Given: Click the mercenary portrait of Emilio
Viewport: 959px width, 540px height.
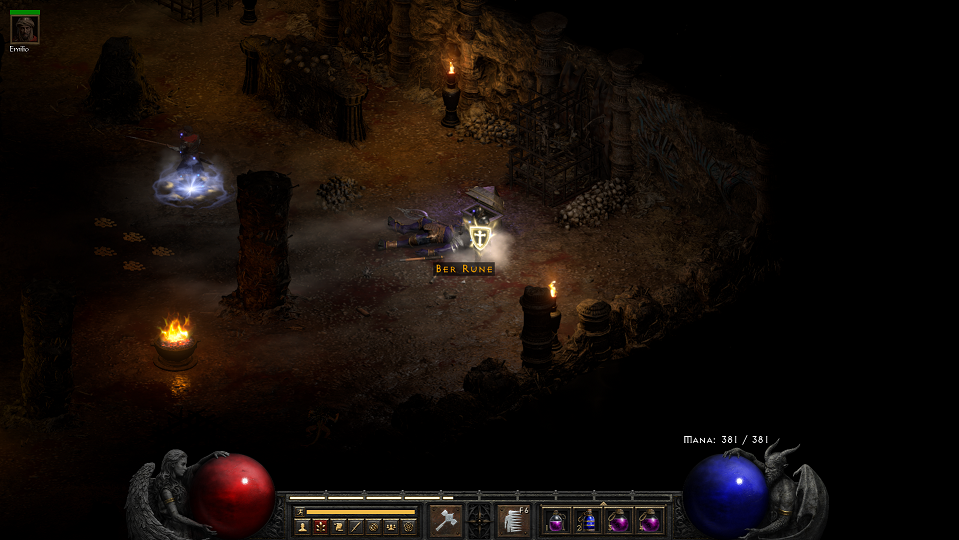Looking at the screenshot, I should [x=24, y=29].
